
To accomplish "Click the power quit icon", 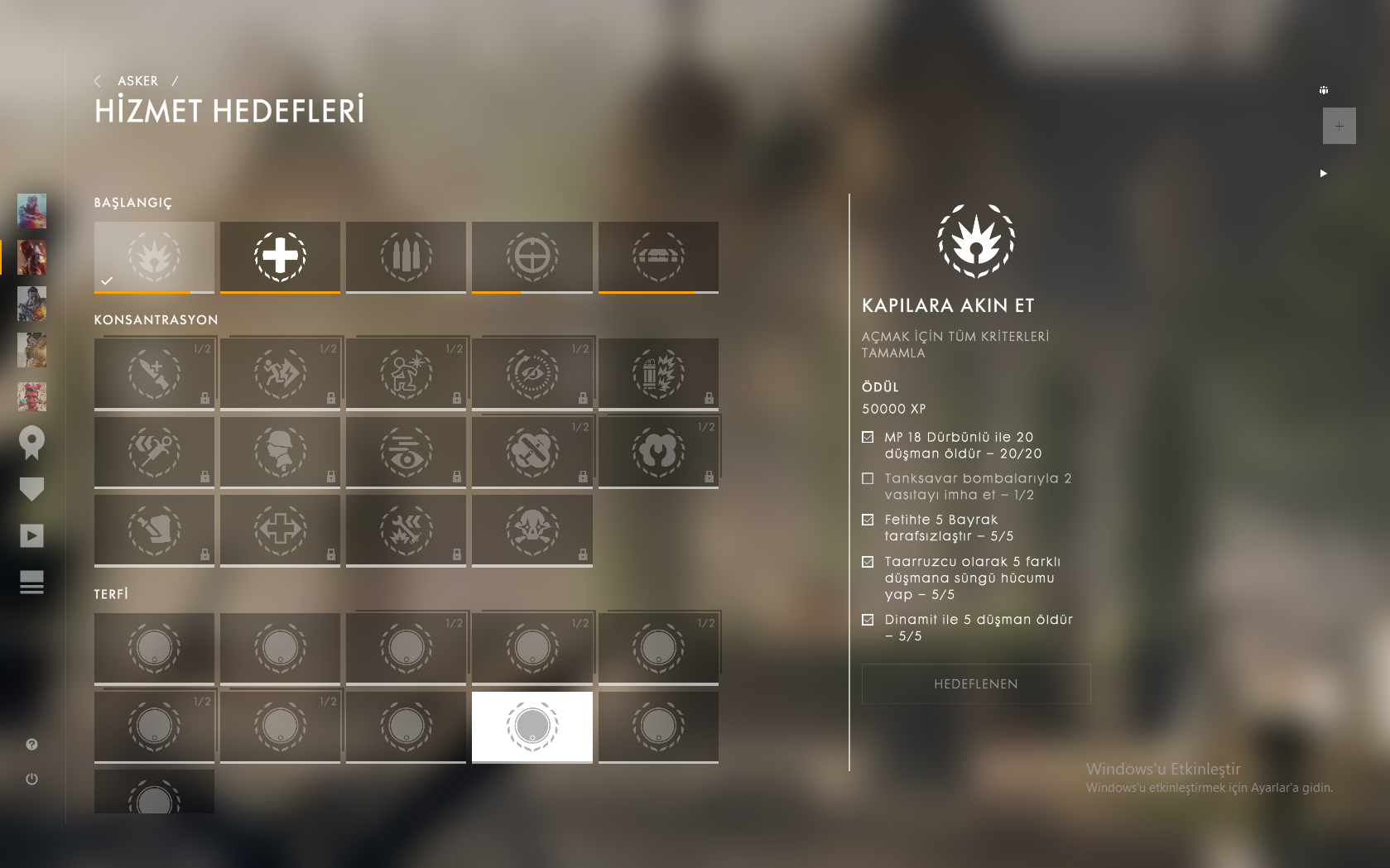I will (x=31, y=779).
